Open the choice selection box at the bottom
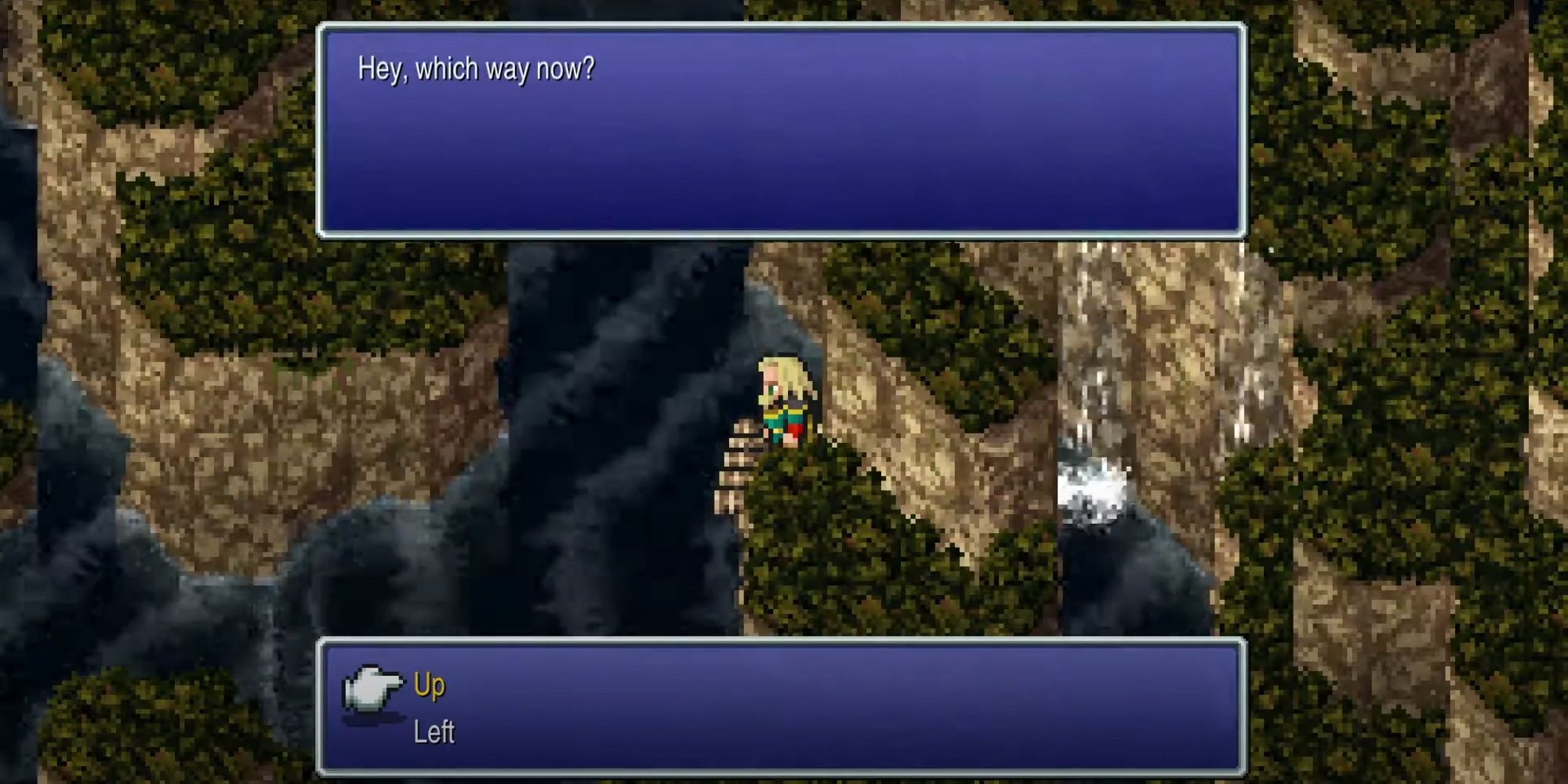The width and height of the screenshot is (1568, 784). point(784,706)
